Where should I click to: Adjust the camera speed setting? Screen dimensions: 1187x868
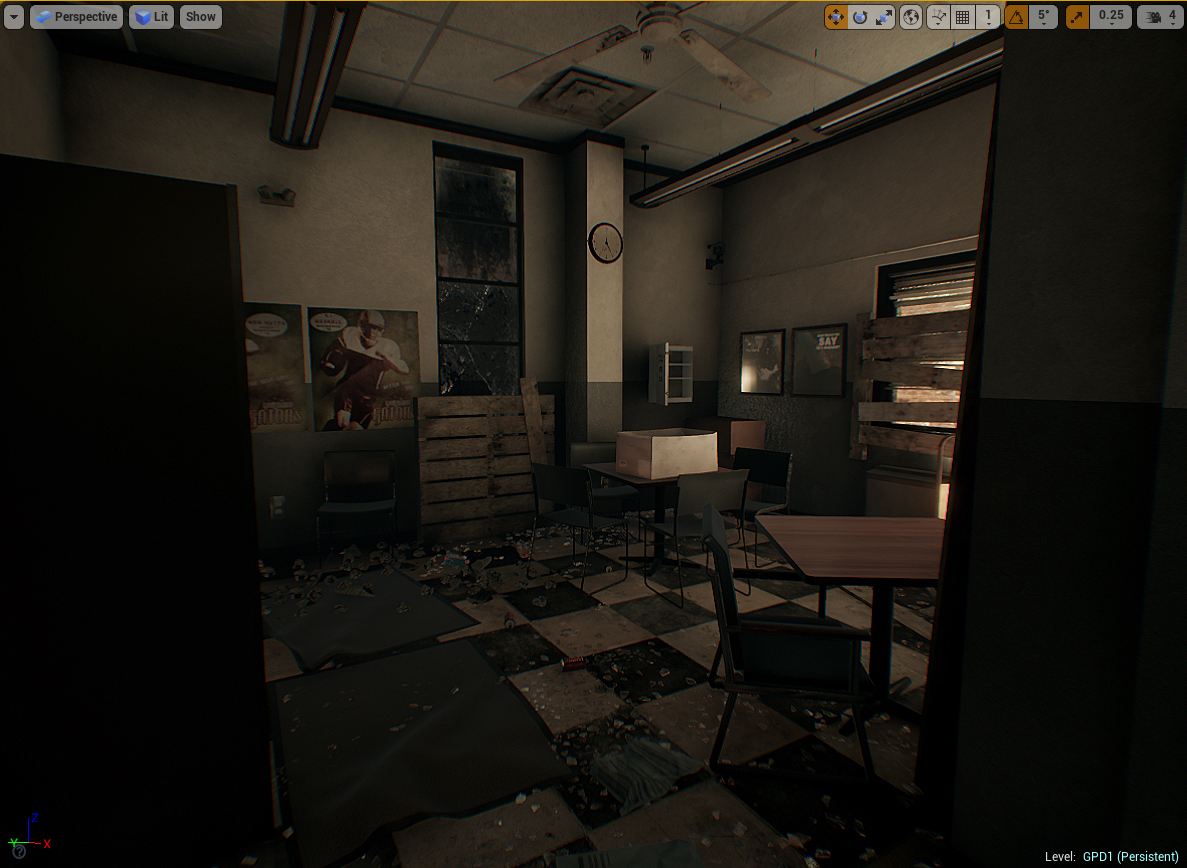pos(1161,17)
